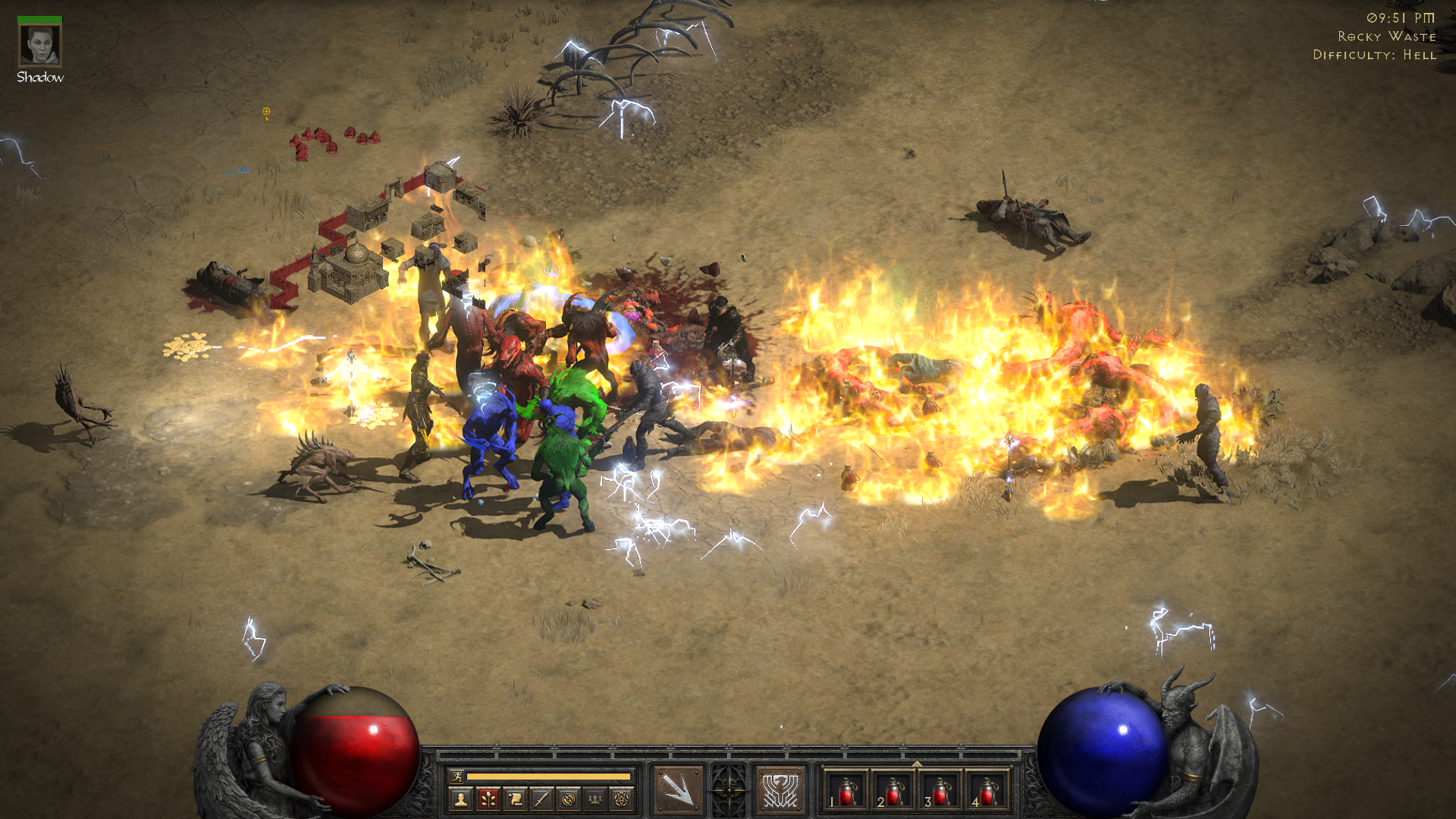Select the right-click phoenix emblem skill
The height and width of the screenshot is (819, 1456).
780,790
